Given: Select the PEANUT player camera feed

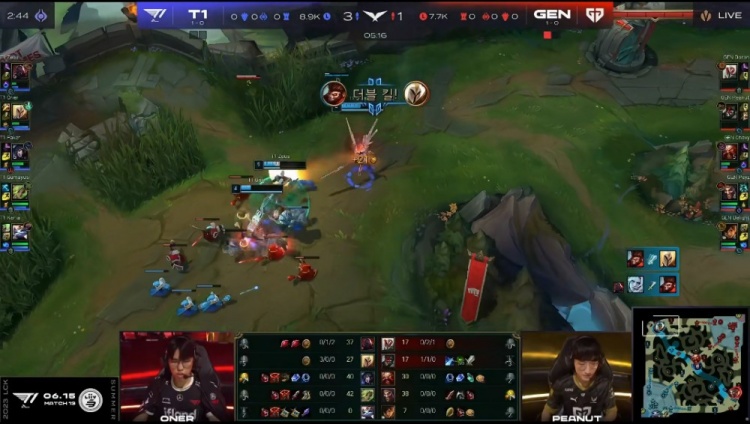Looking at the screenshot, I should [575, 377].
